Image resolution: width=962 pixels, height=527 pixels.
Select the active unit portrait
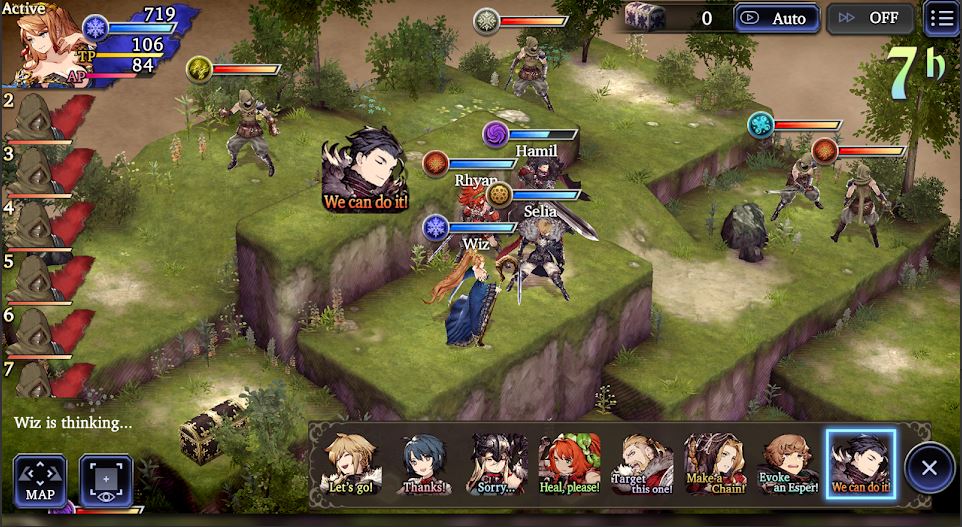pyautogui.click(x=40, y=45)
